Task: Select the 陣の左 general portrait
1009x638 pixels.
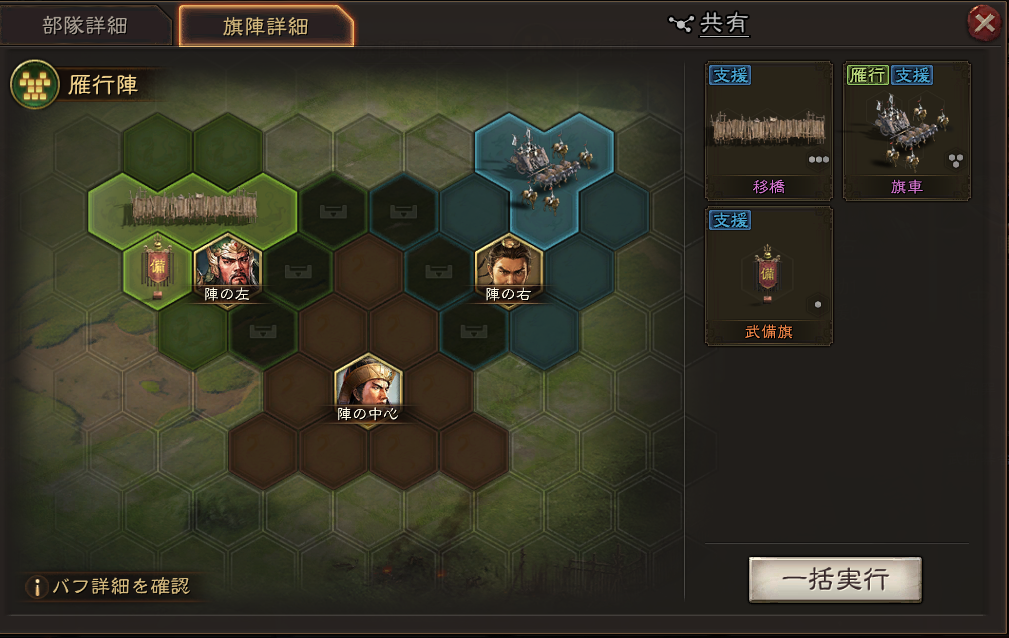Action: (x=228, y=267)
